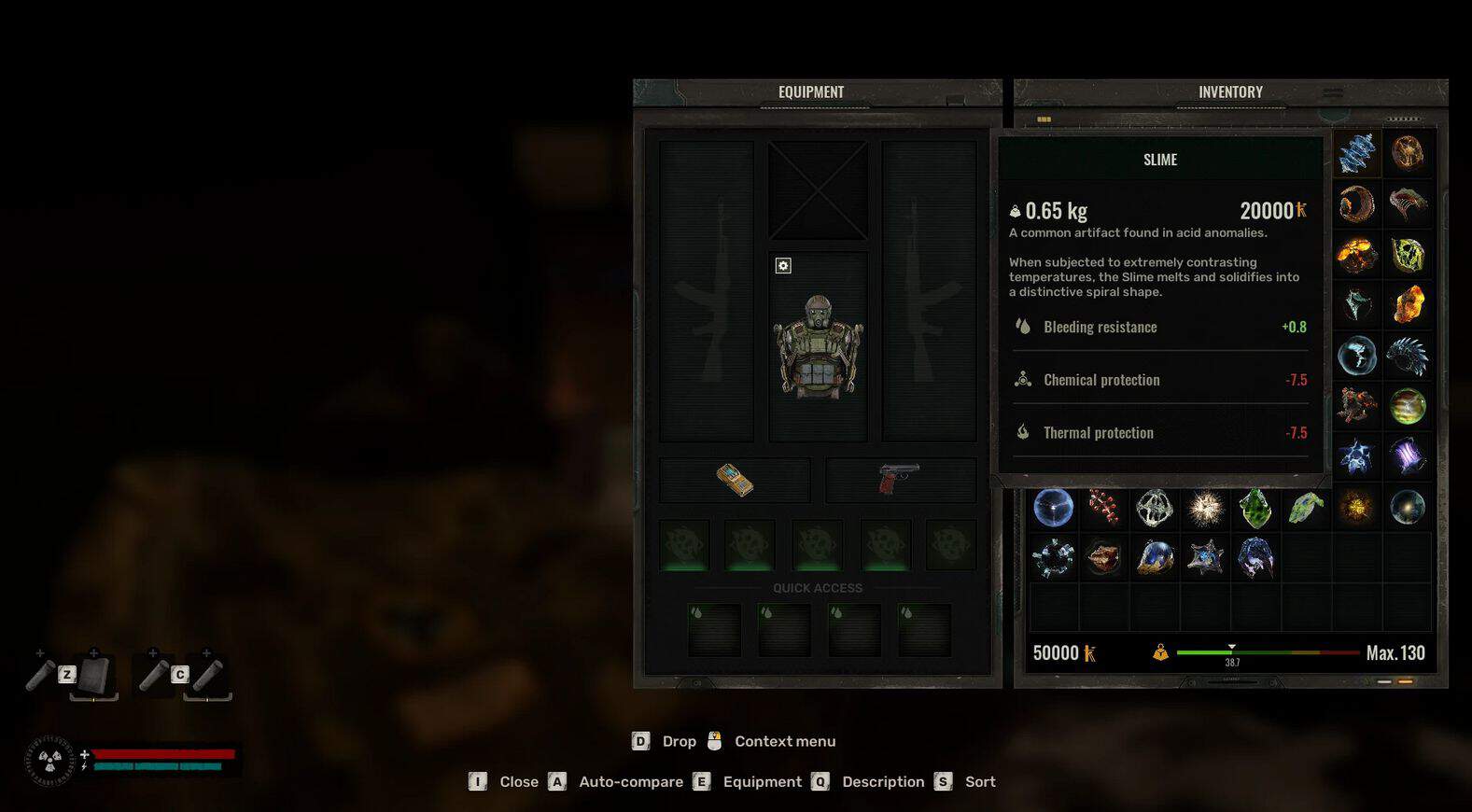Select the molten lava rock artifact
This screenshot has height=812, width=1472.
[x=1356, y=254]
